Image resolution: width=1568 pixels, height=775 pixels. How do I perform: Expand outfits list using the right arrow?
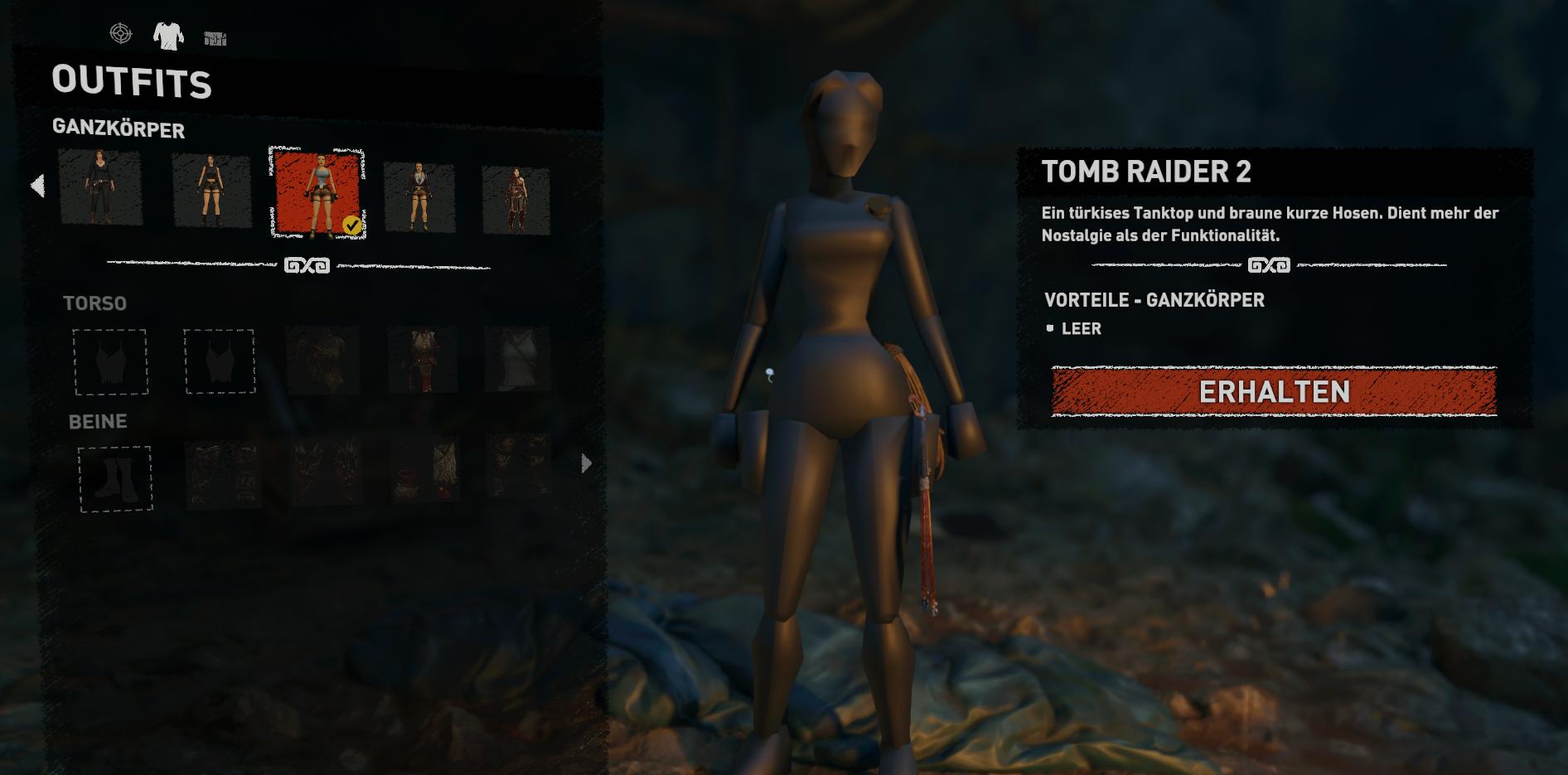[586, 463]
